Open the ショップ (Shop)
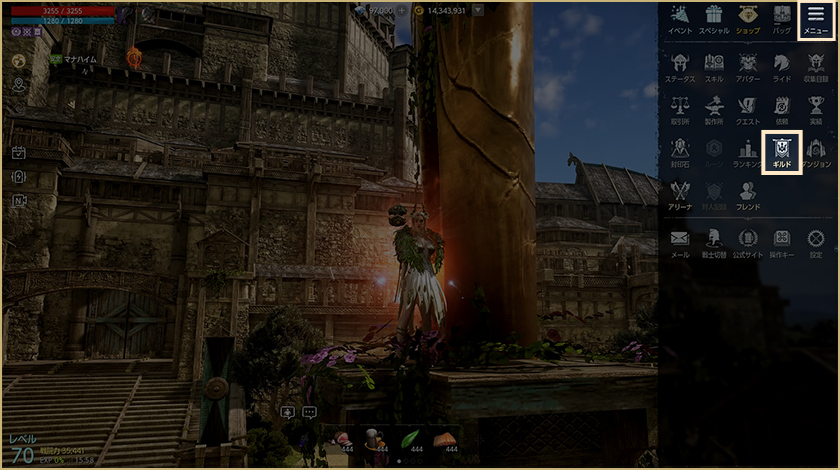Image resolution: width=840 pixels, height=470 pixels. 748,19
